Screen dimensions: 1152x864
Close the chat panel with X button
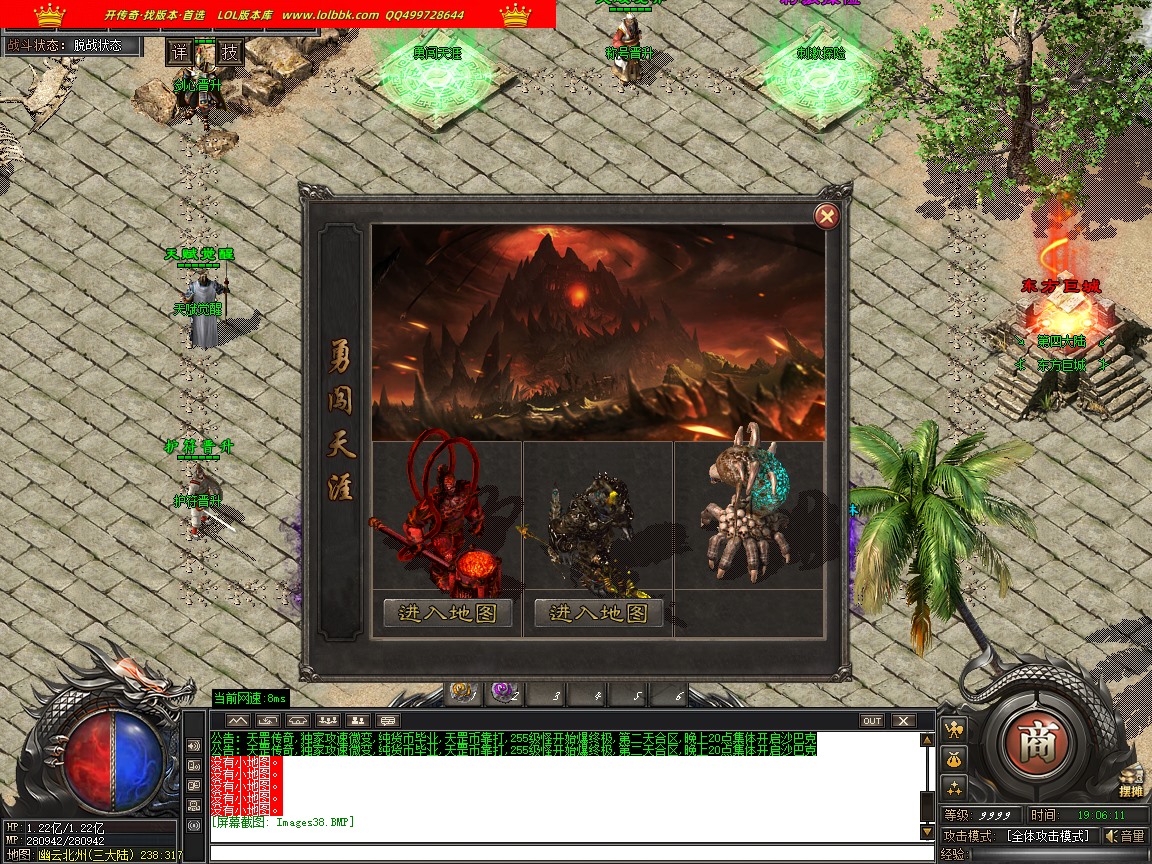pyautogui.click(x=903, y=720)
